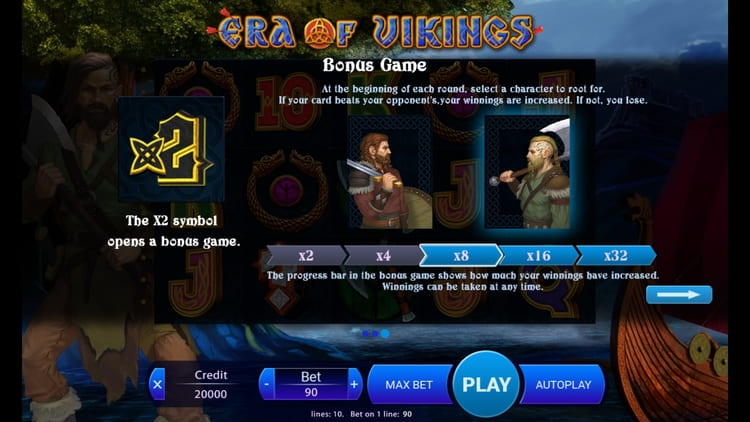Go to the next info page arrow
750x422 pixels.
click(x=679, y=294)
